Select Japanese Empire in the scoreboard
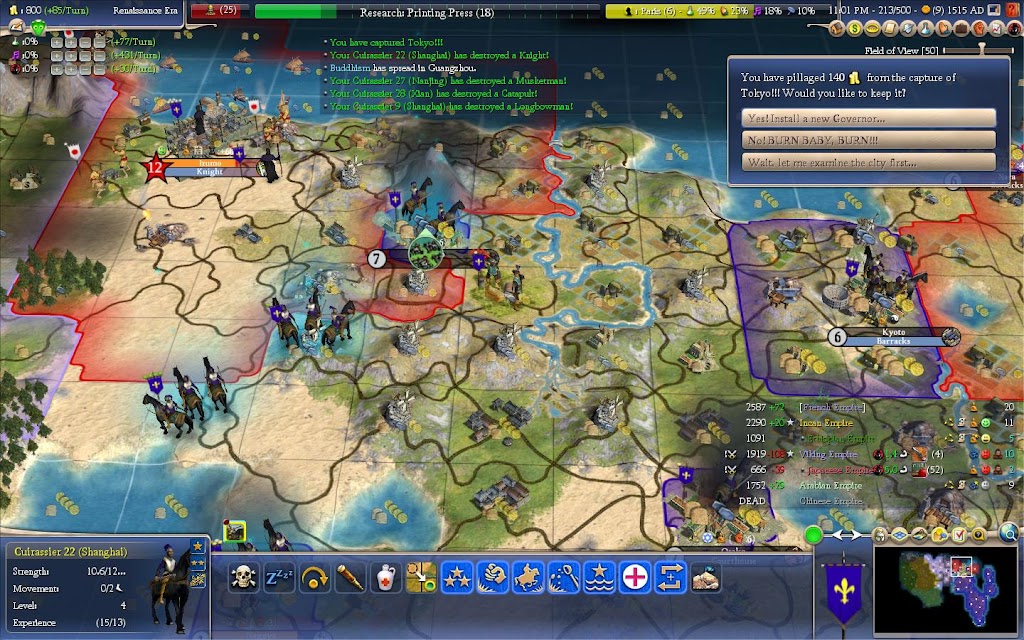This screenshot has width=1024, height=640. [x=836, y=469]
